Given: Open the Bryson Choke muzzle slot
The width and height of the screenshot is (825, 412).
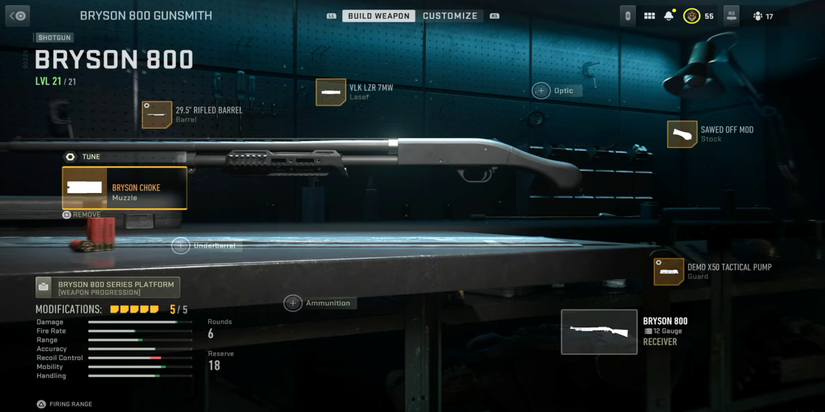Looking at the screenshot, I should [x=124, y=188].
